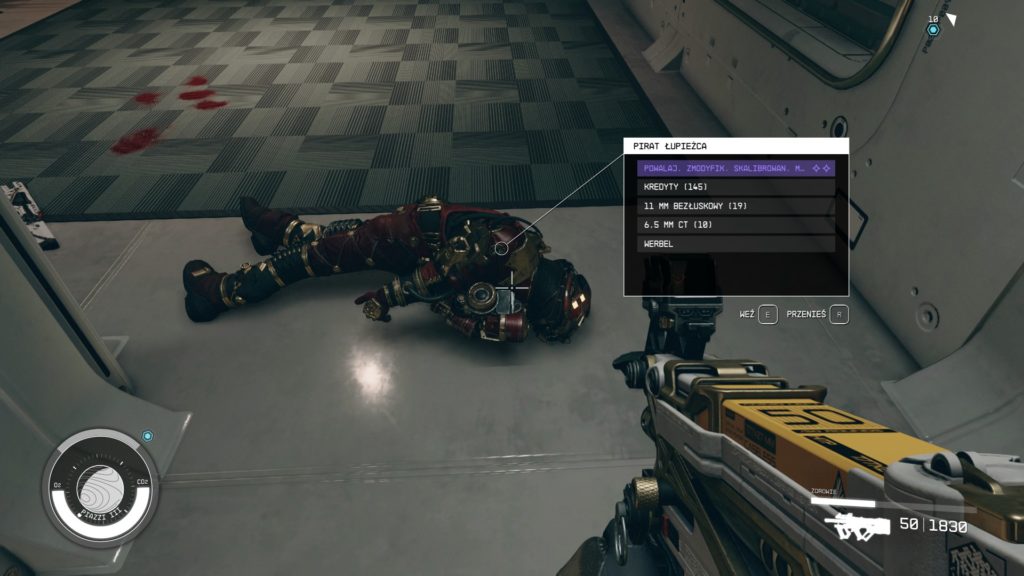Take the Kredyty (145) loot row
This screenshot has height=576, width=1024.
(x=736, y=187)
